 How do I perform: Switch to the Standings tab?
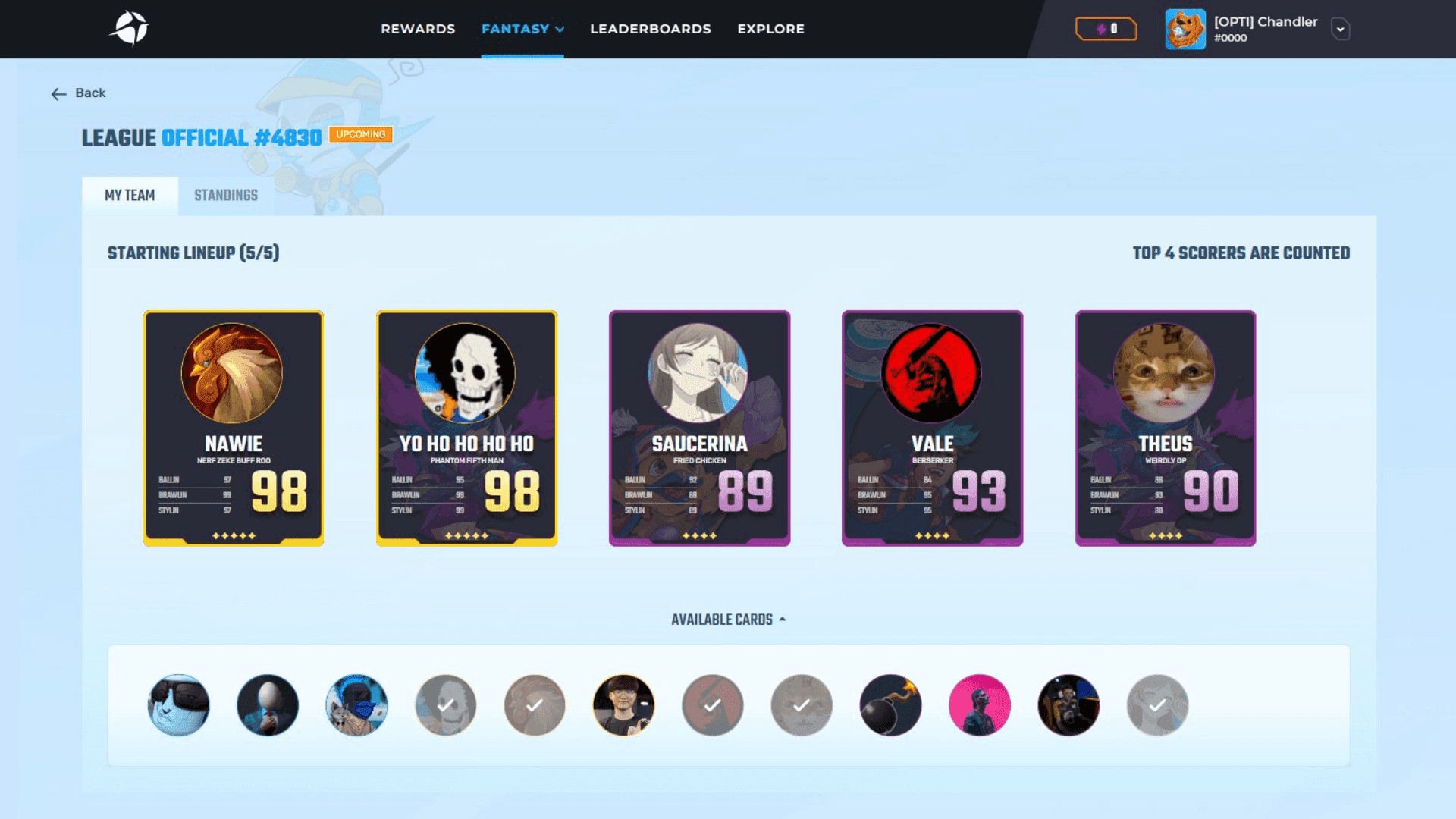pyautogui.click(x=225, y=195)
